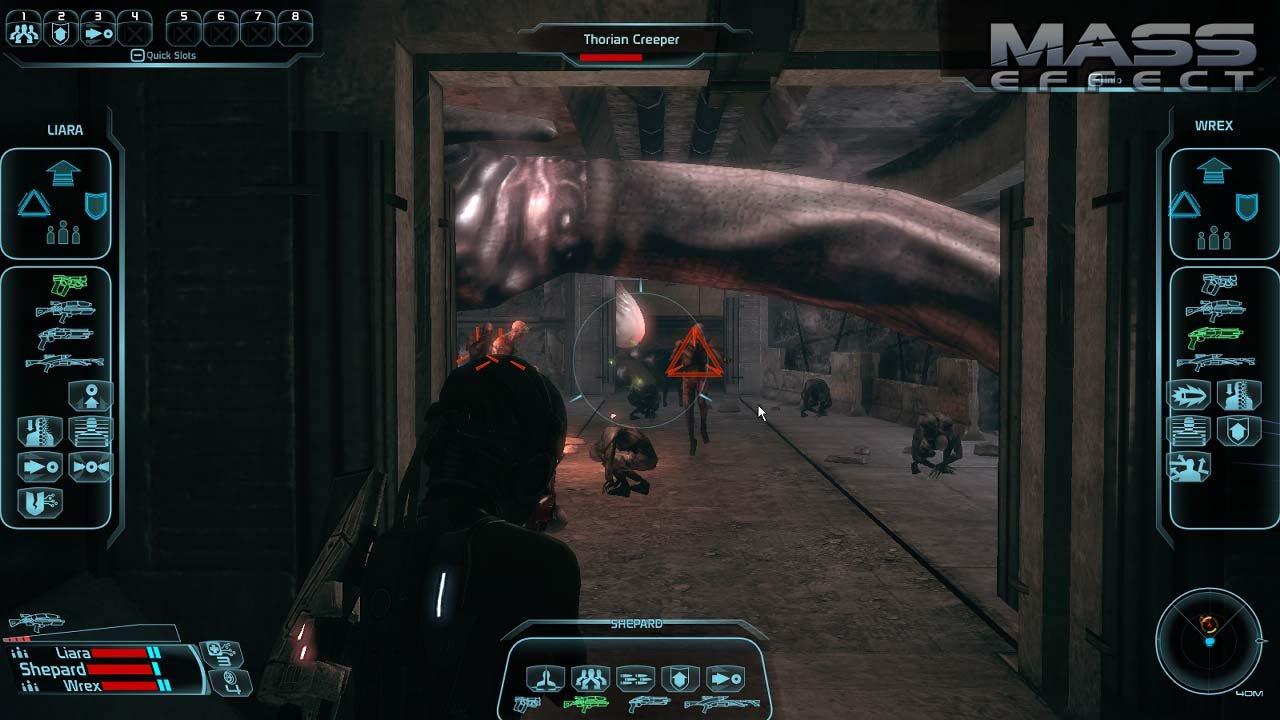
Task: Use Liara's branching-U biotic talent
Action: tap(40, 502)
